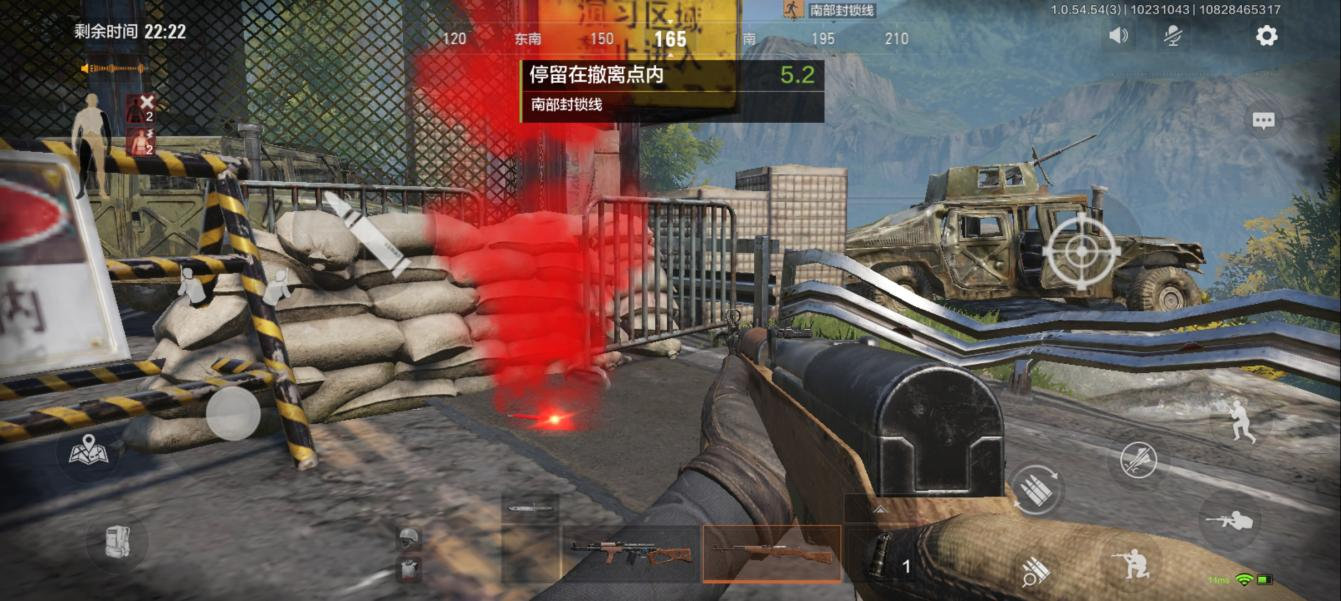Tap the helmet equipment icon
Image resolution: width=1341 pixels, height=601 pixels.
(x=407, y=540)
